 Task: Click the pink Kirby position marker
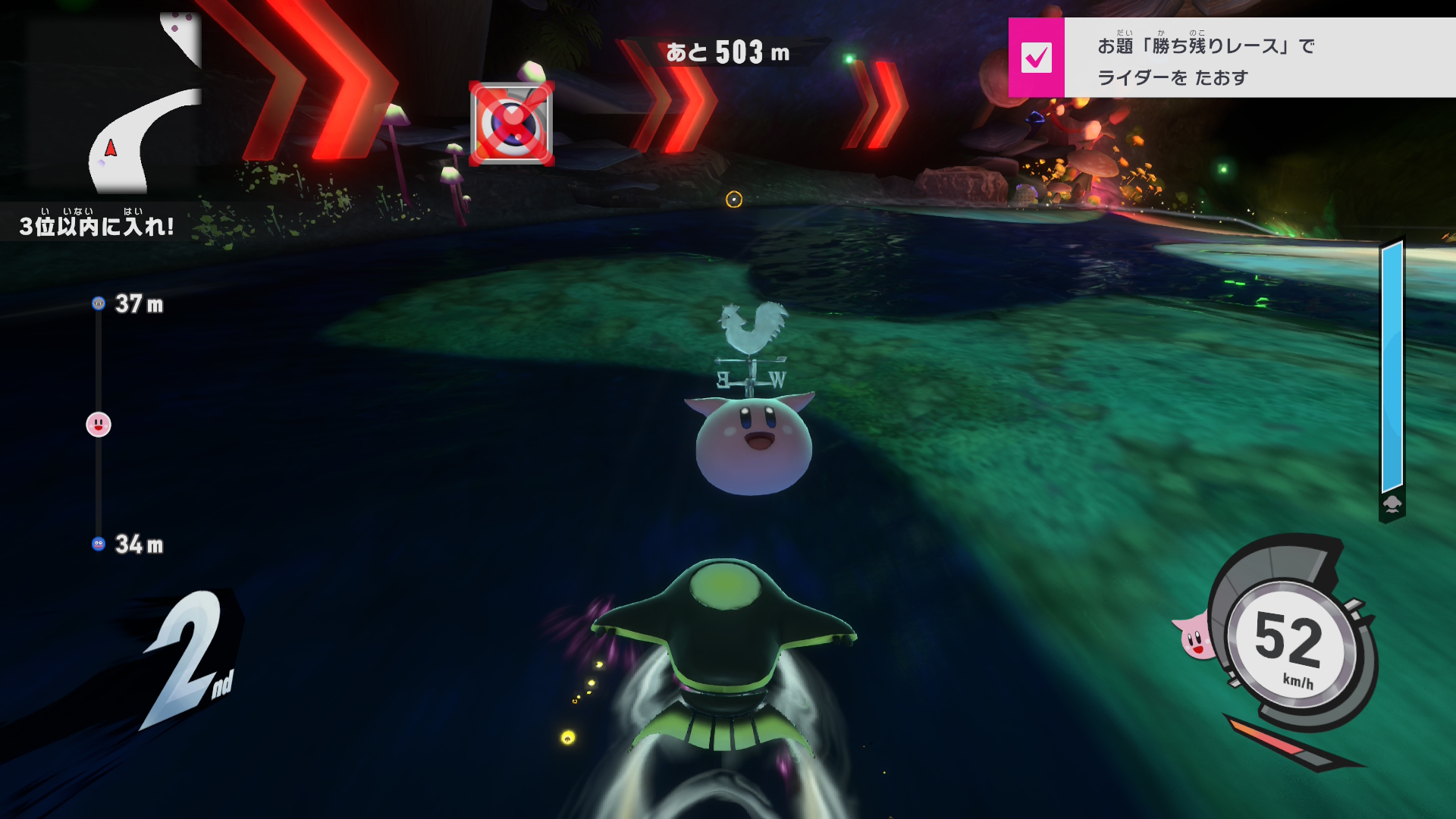pyautogui.click(x=99, y=425)
